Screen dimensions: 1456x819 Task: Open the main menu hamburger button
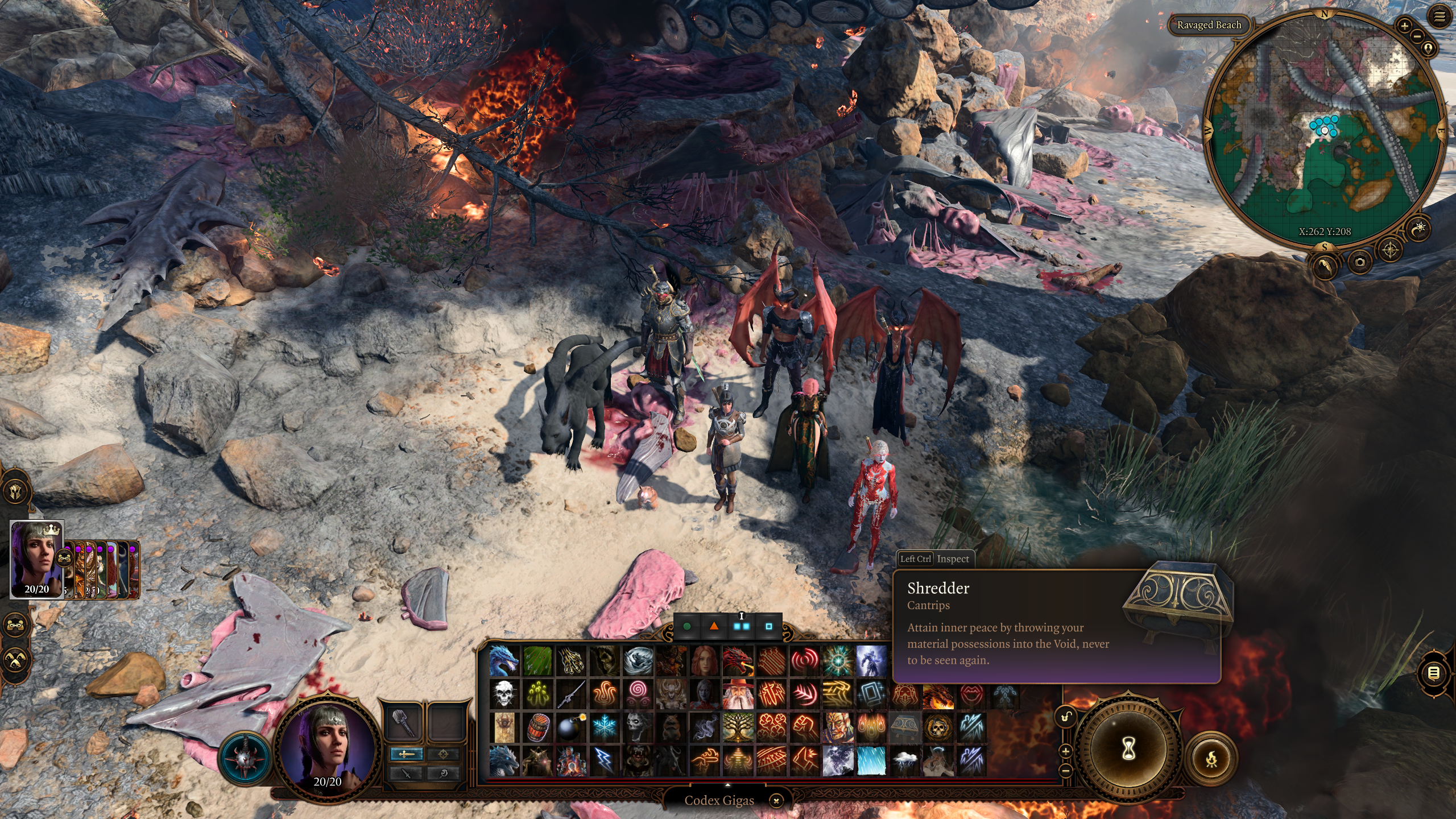1440,17
